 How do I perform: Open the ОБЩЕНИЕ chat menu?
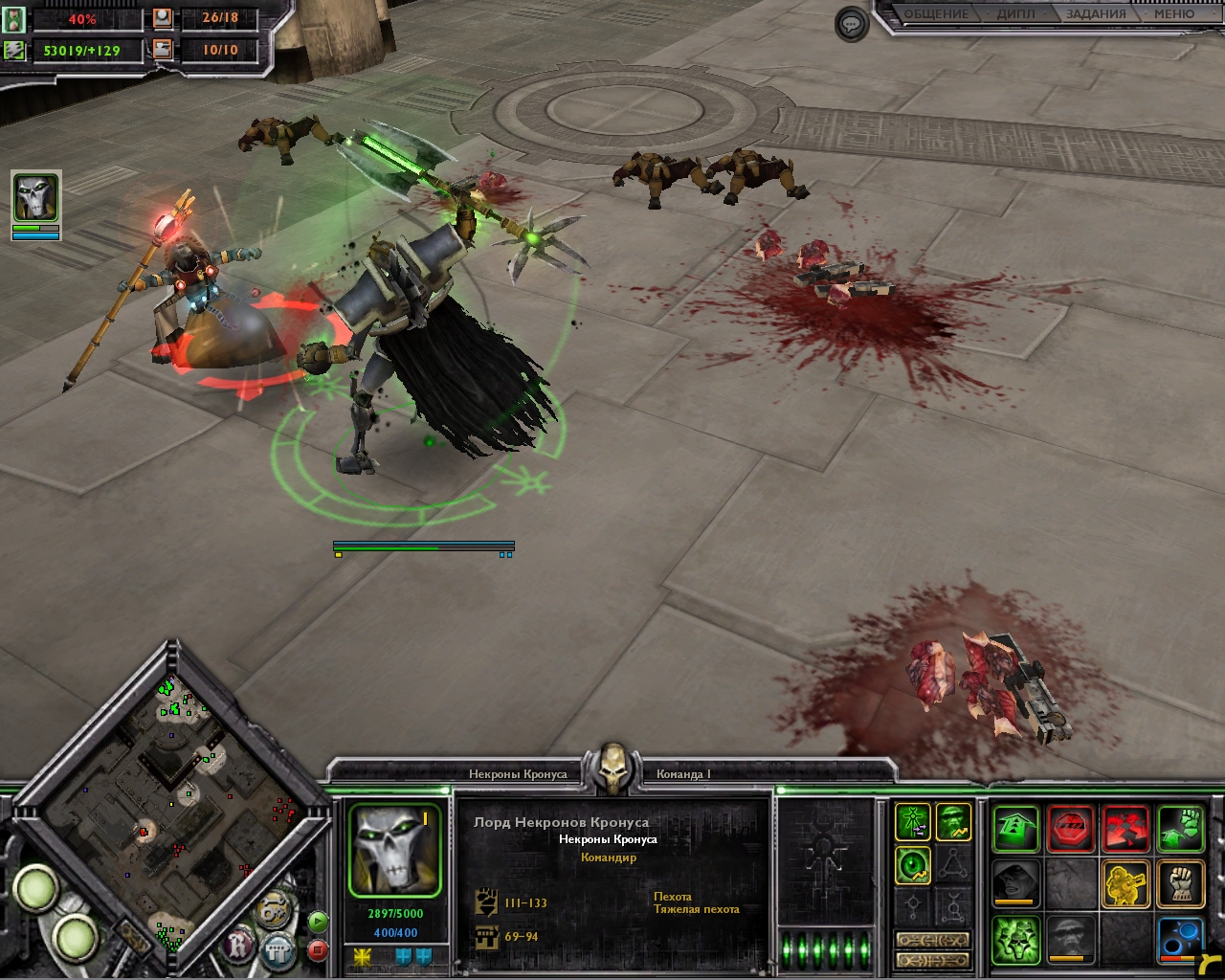[x=936, y=14]
